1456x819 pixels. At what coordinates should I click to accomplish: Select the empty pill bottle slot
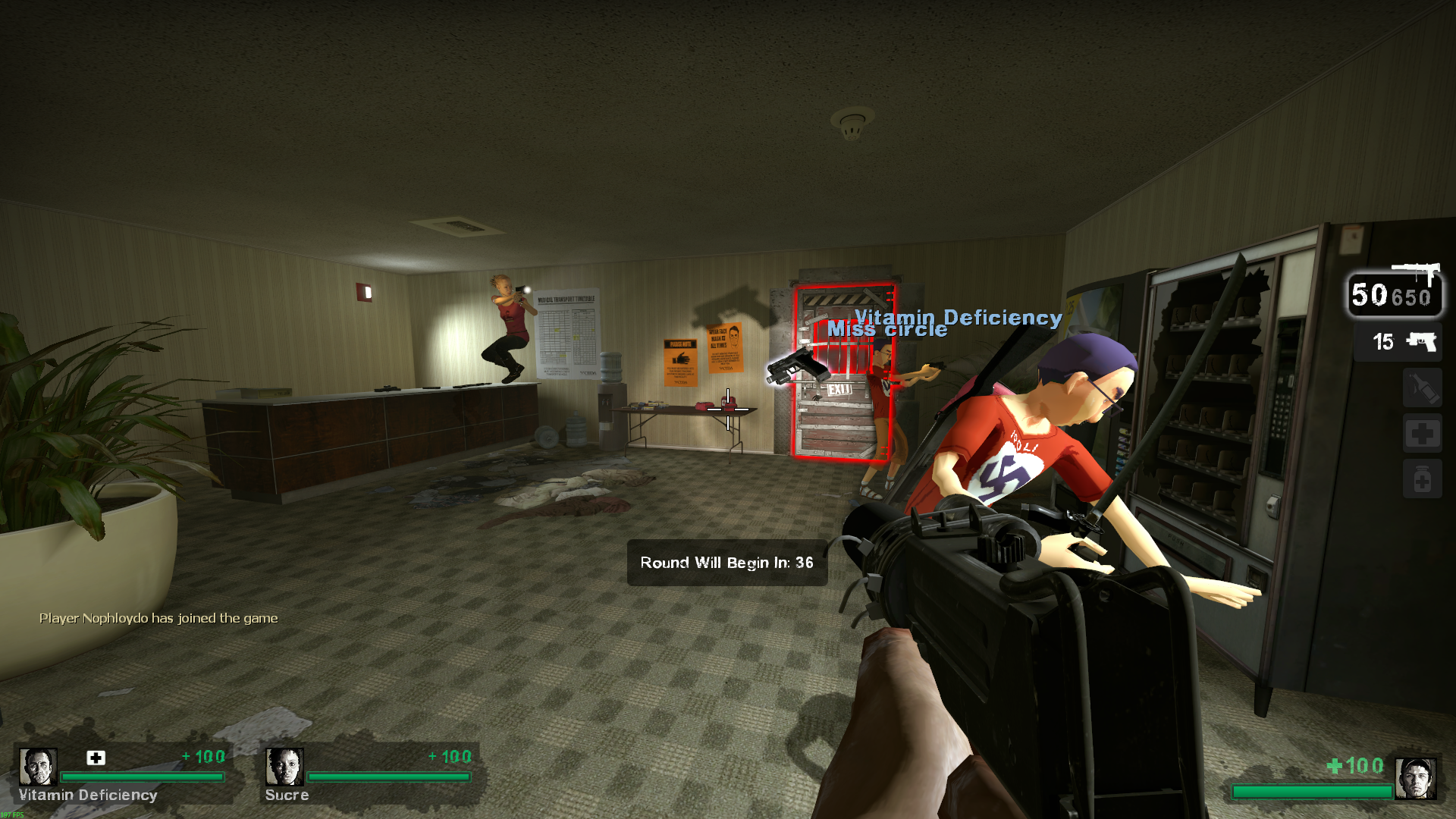pos(1422,479)
